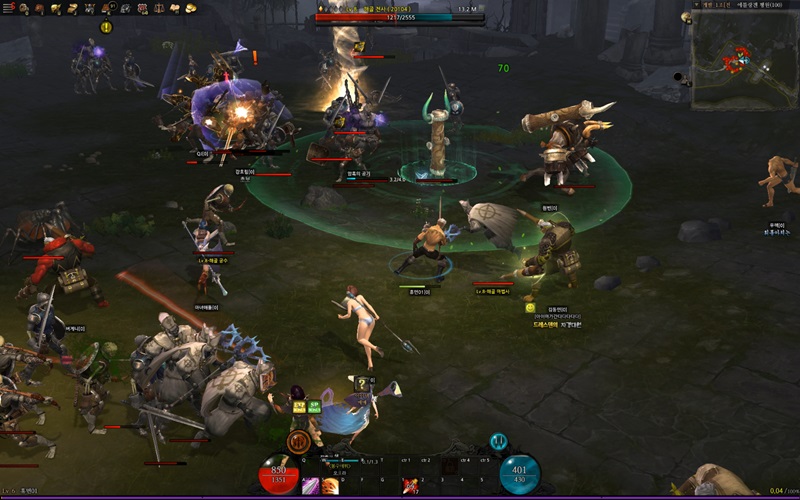
Task: Click the yellow EXP bonus buff icon
Action: [x=298, y=406]
